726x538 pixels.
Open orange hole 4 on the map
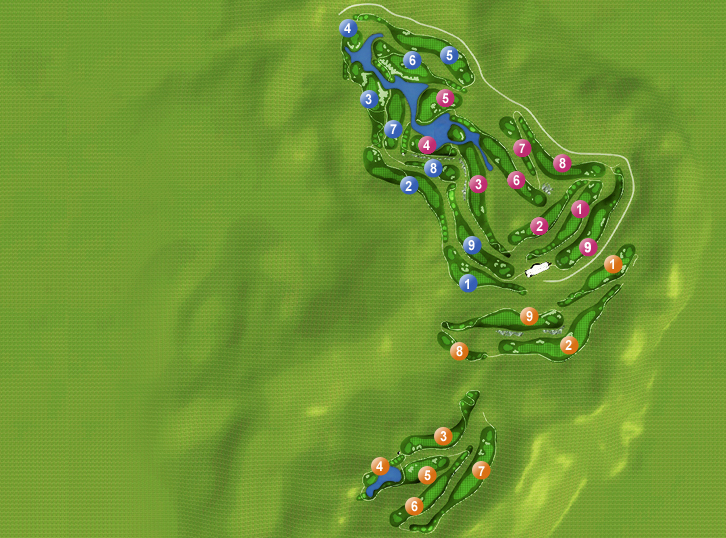pos(379,466)
